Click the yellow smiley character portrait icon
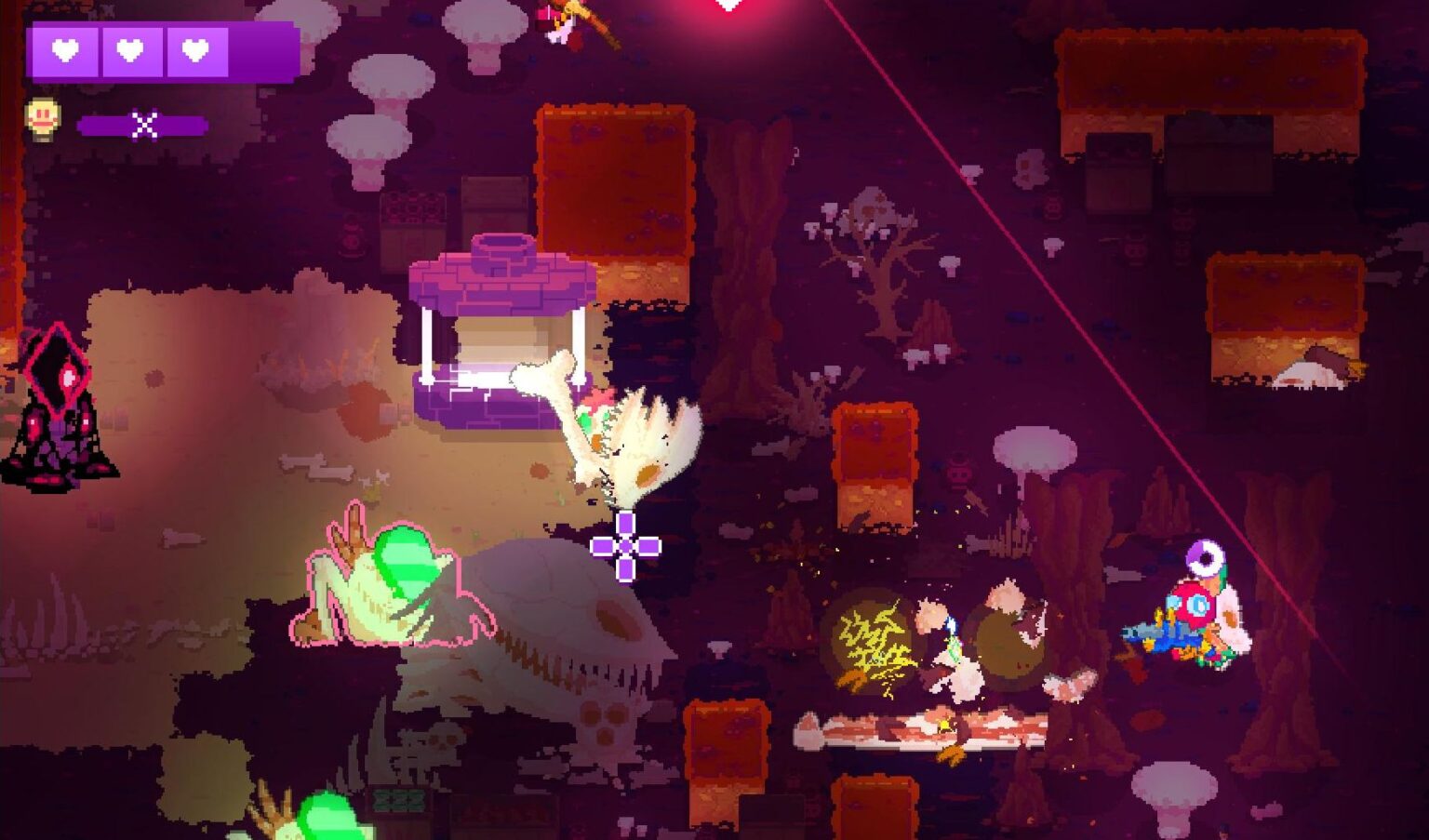 (43, 118)
